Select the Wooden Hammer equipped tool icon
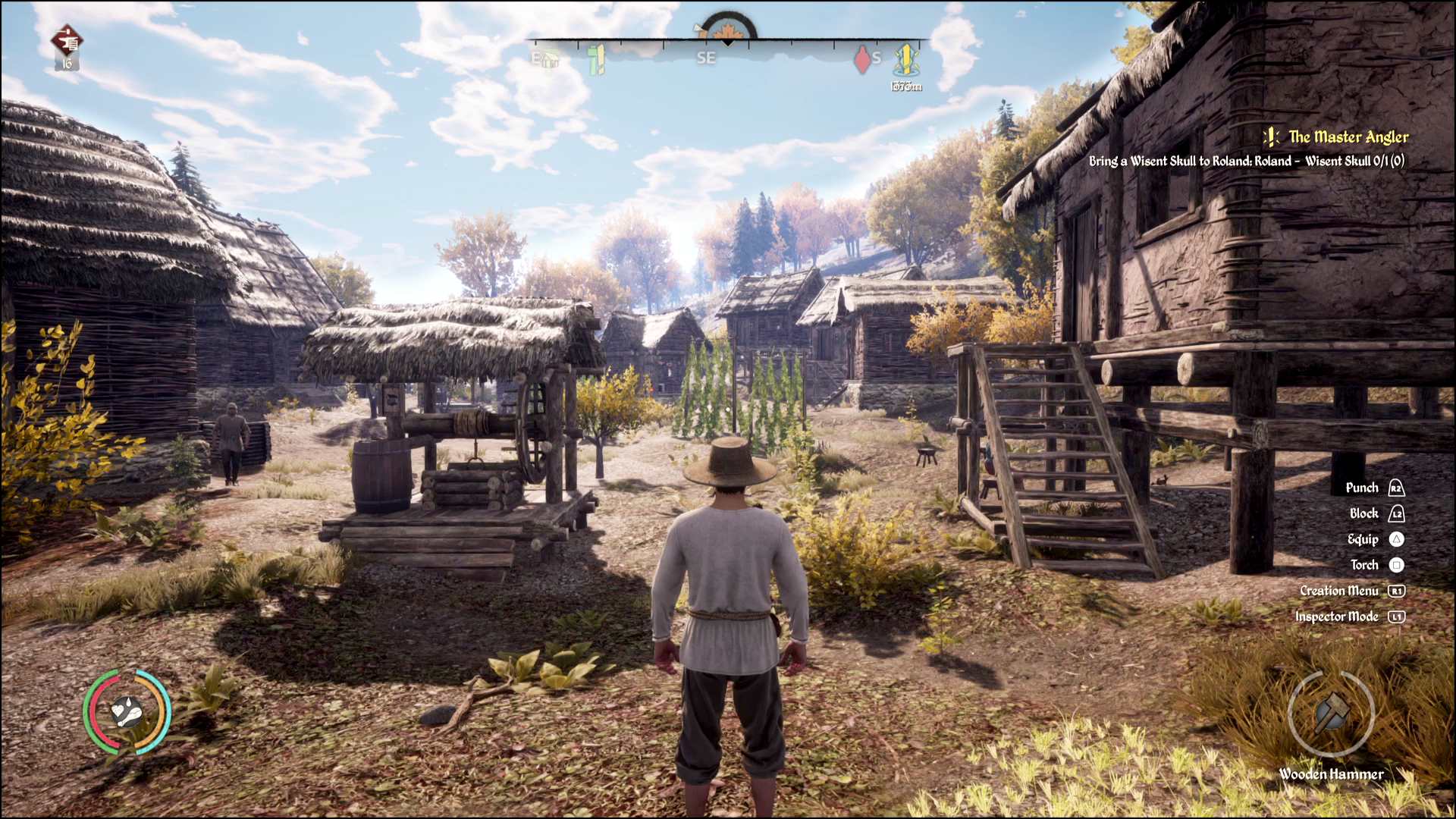The width and height of the screenshot is (1456, 819). coord(1331,713)
